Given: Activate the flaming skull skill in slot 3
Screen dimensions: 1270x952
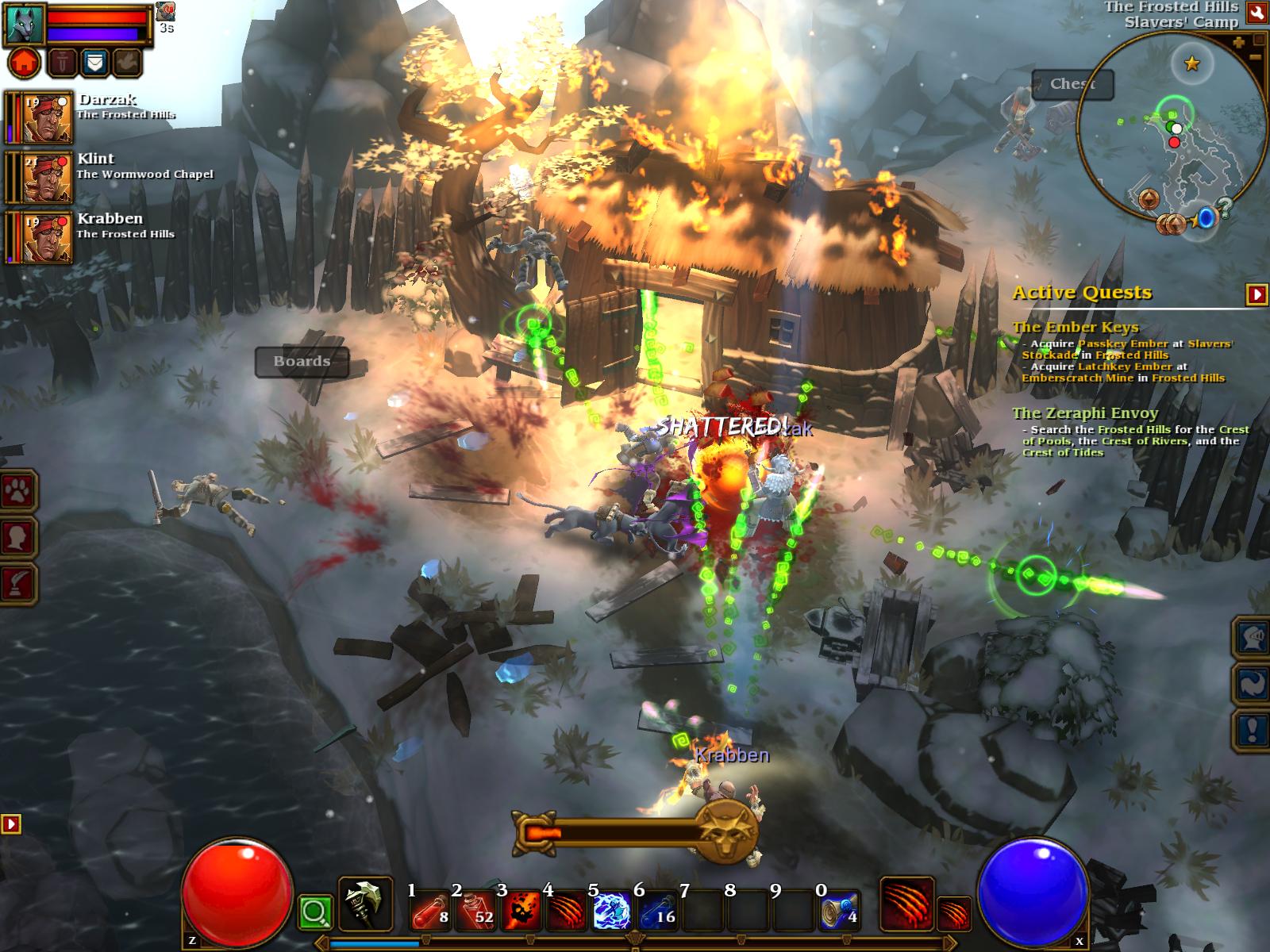Looking at the screenshot, I should point(521,911).
